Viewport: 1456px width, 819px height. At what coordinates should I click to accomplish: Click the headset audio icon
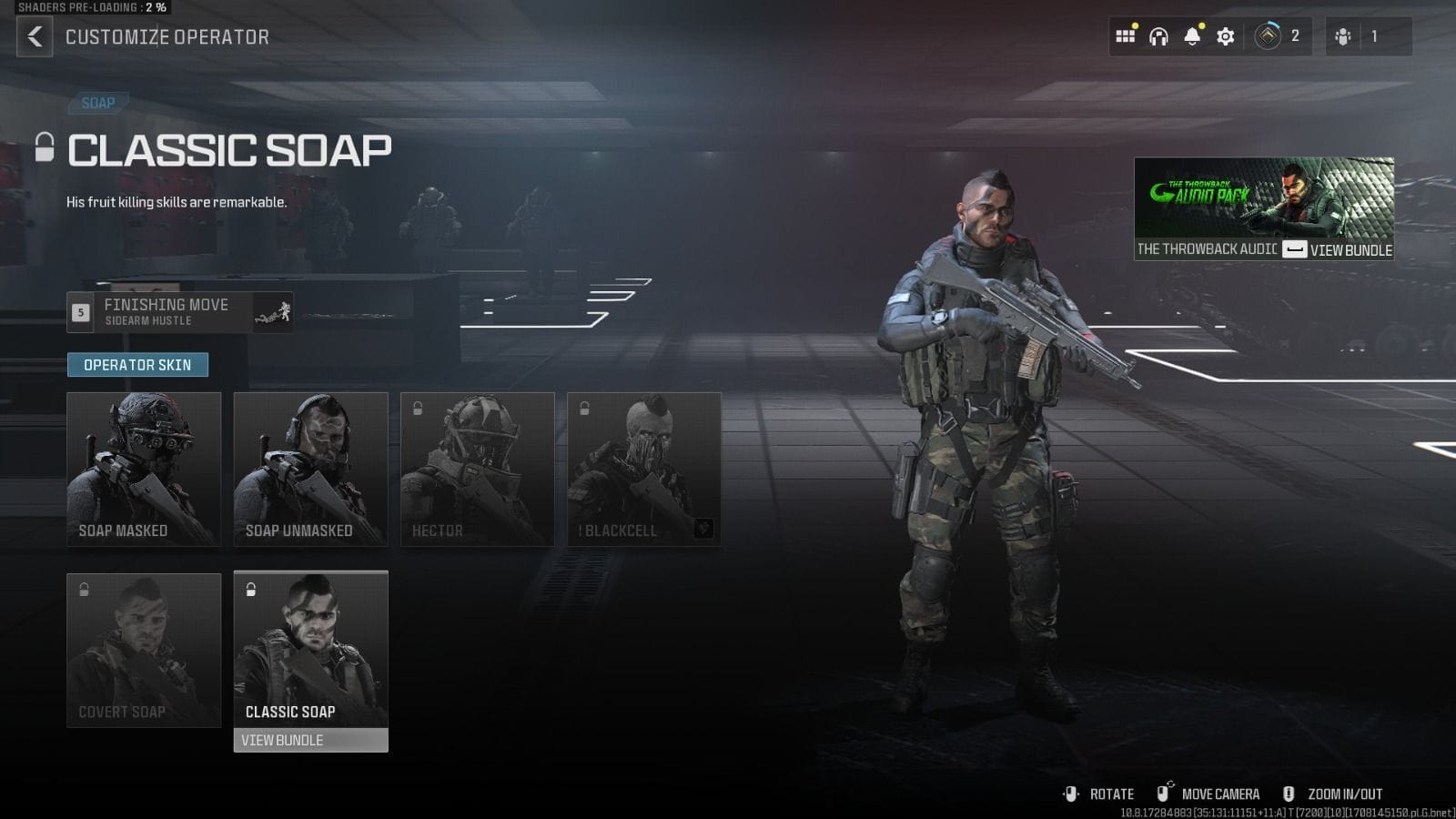coord(1157,36)
